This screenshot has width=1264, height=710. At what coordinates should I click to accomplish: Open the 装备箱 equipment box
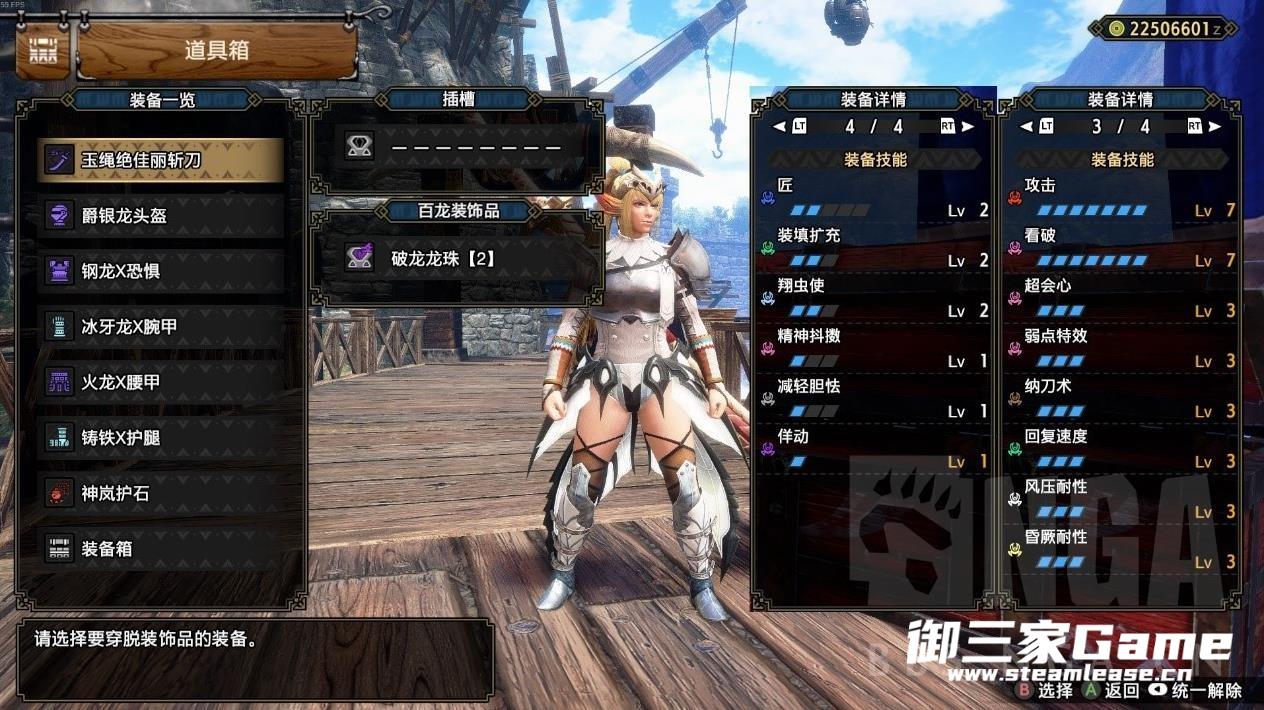tap(160, 549)
